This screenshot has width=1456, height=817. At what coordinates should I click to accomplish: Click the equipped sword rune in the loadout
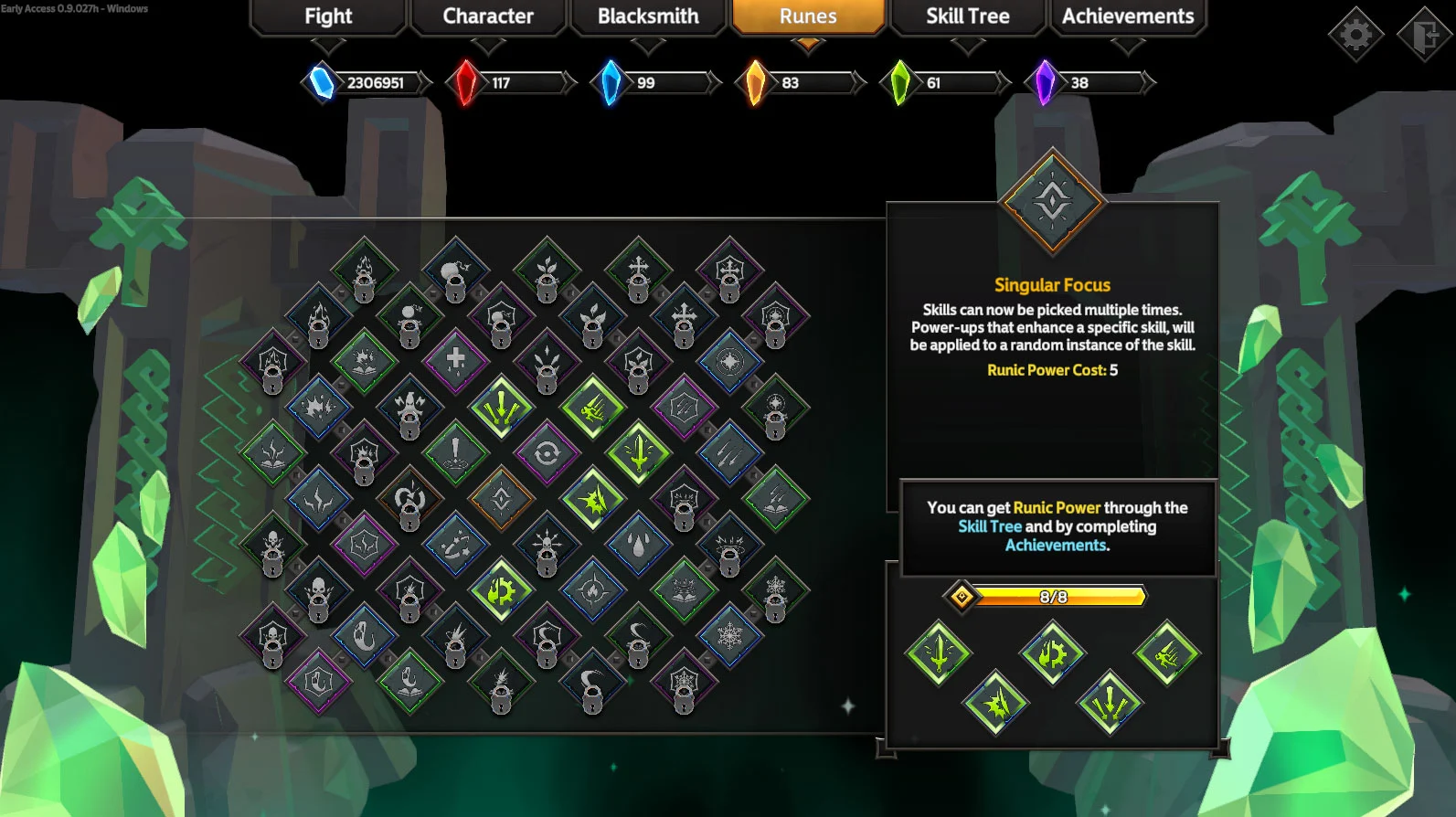click(939, 655)
